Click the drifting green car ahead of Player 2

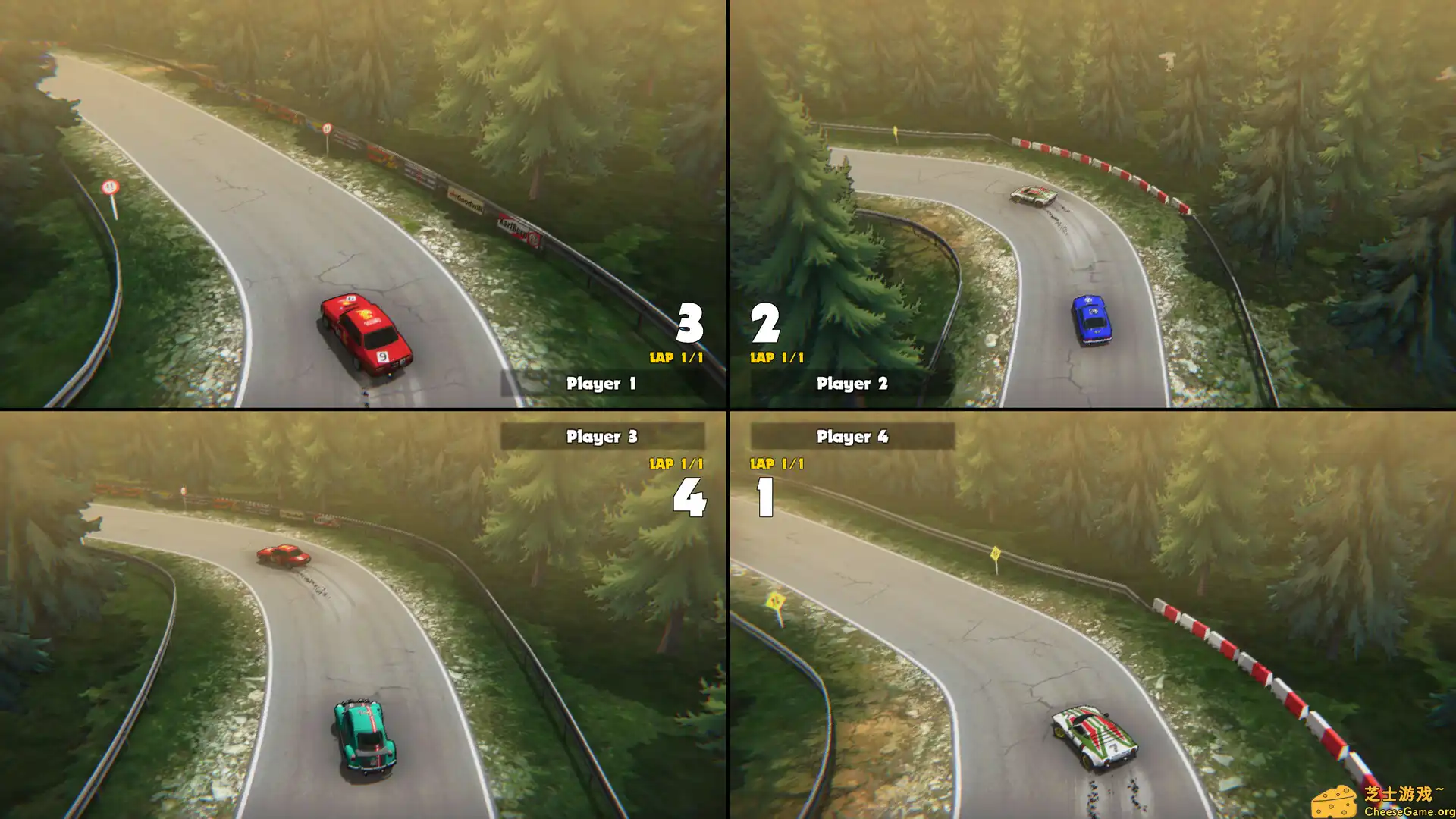1033,196
